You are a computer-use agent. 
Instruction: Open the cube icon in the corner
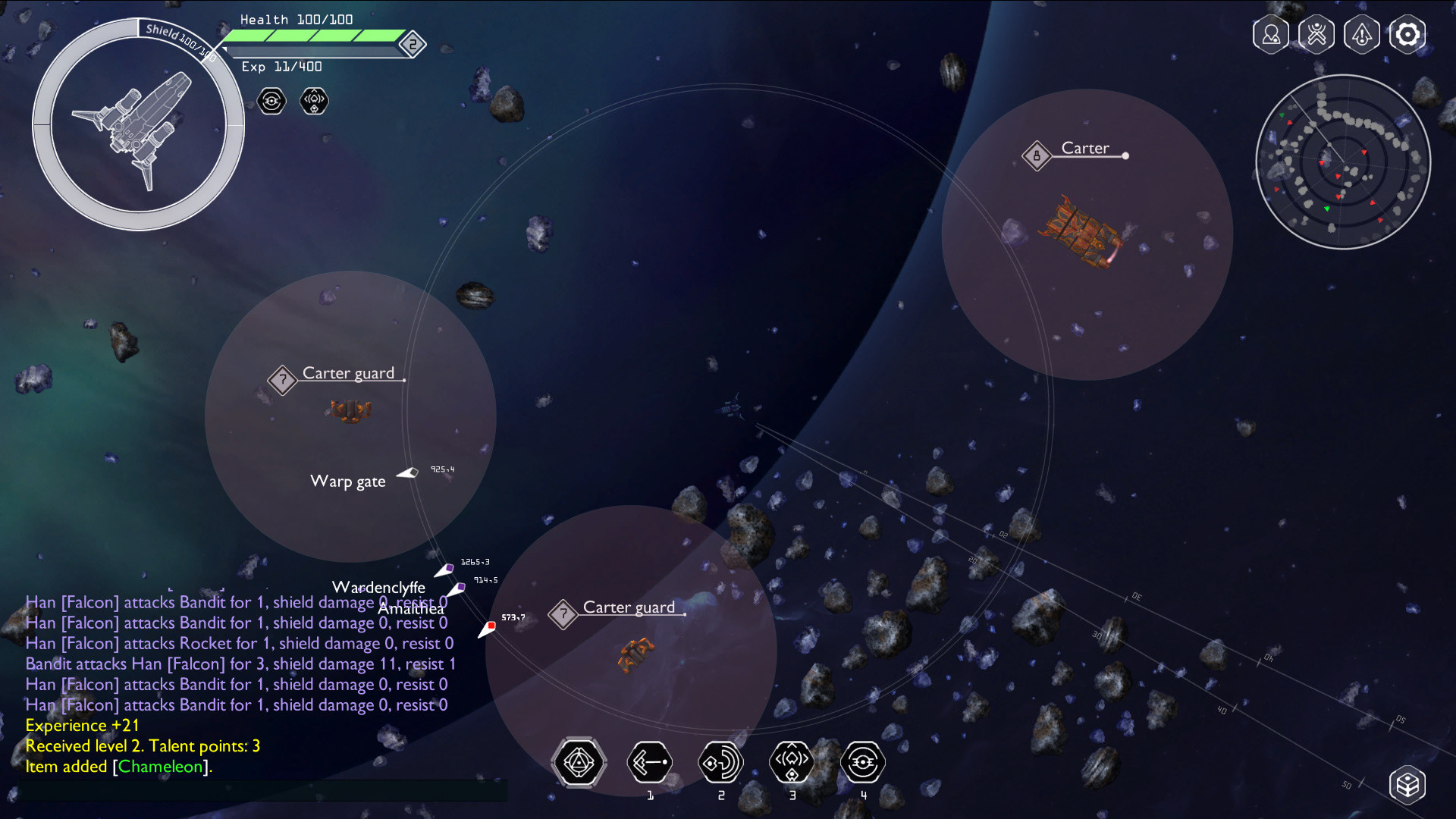(1407, 784)
